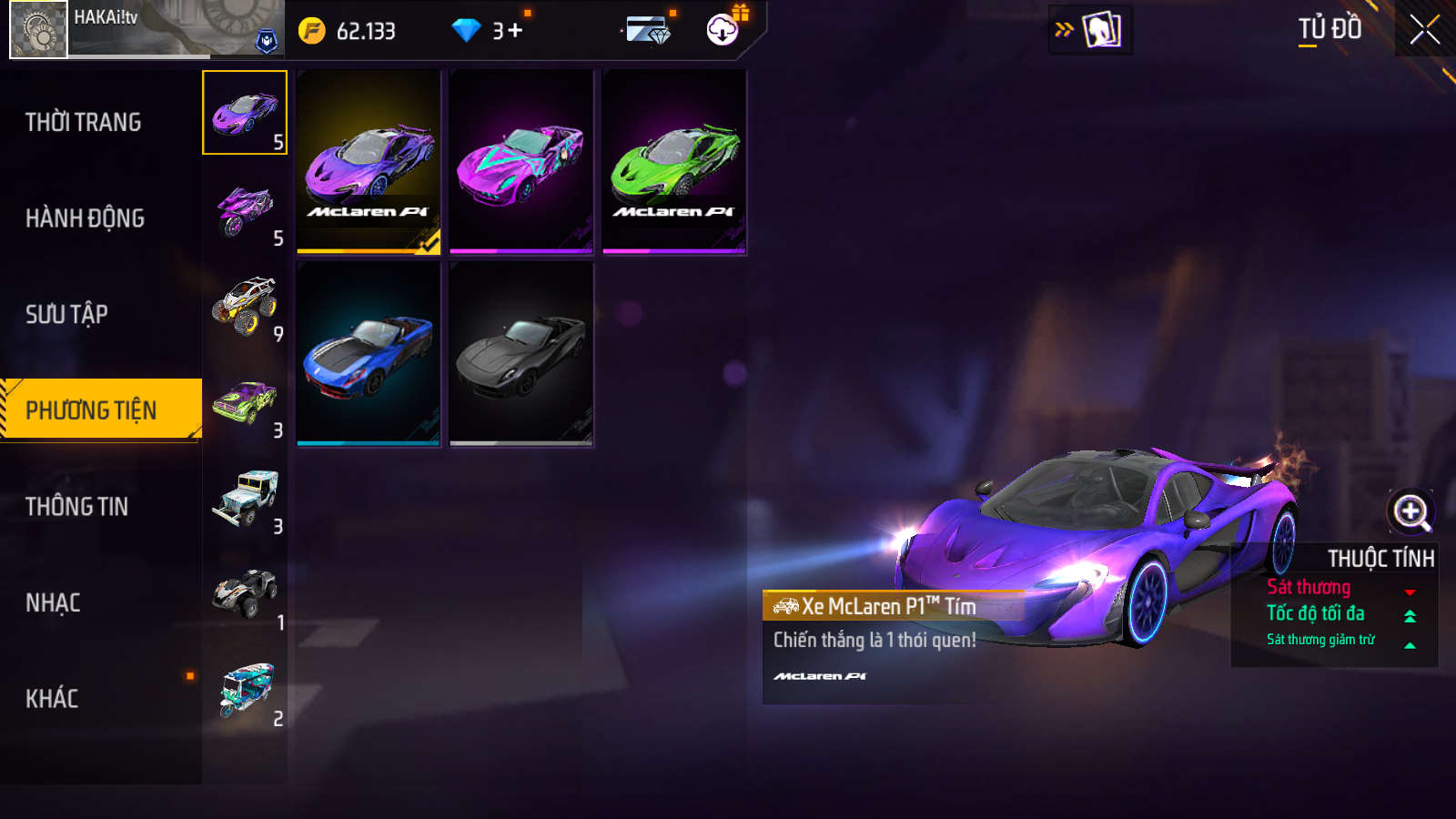This screenshot has width=1456, height=819.
Task: Close the Tủ Đồ screen
Action: (x=1424, y=30)
